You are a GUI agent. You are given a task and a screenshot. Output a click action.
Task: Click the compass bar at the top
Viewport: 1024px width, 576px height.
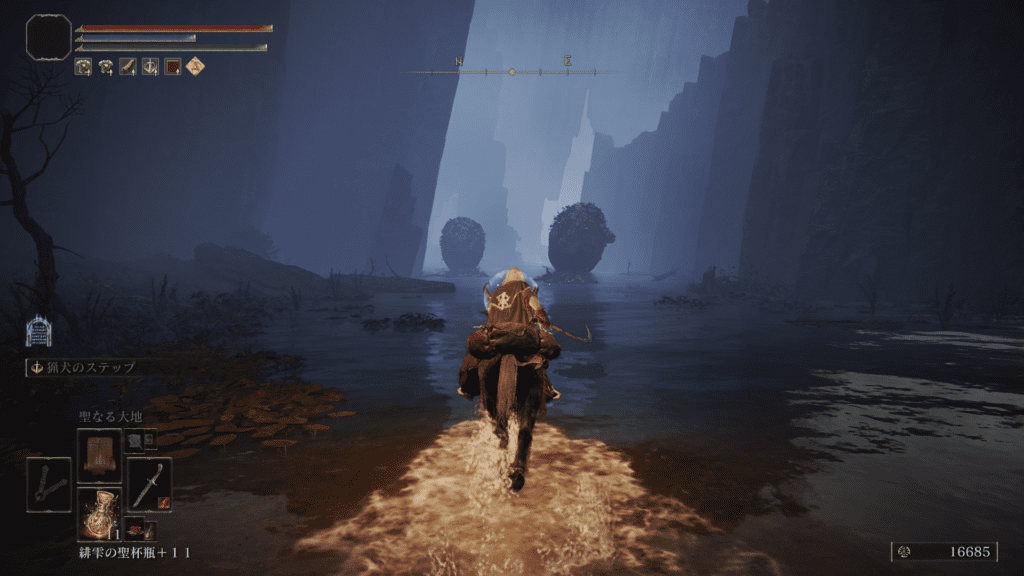pos(512,72)
